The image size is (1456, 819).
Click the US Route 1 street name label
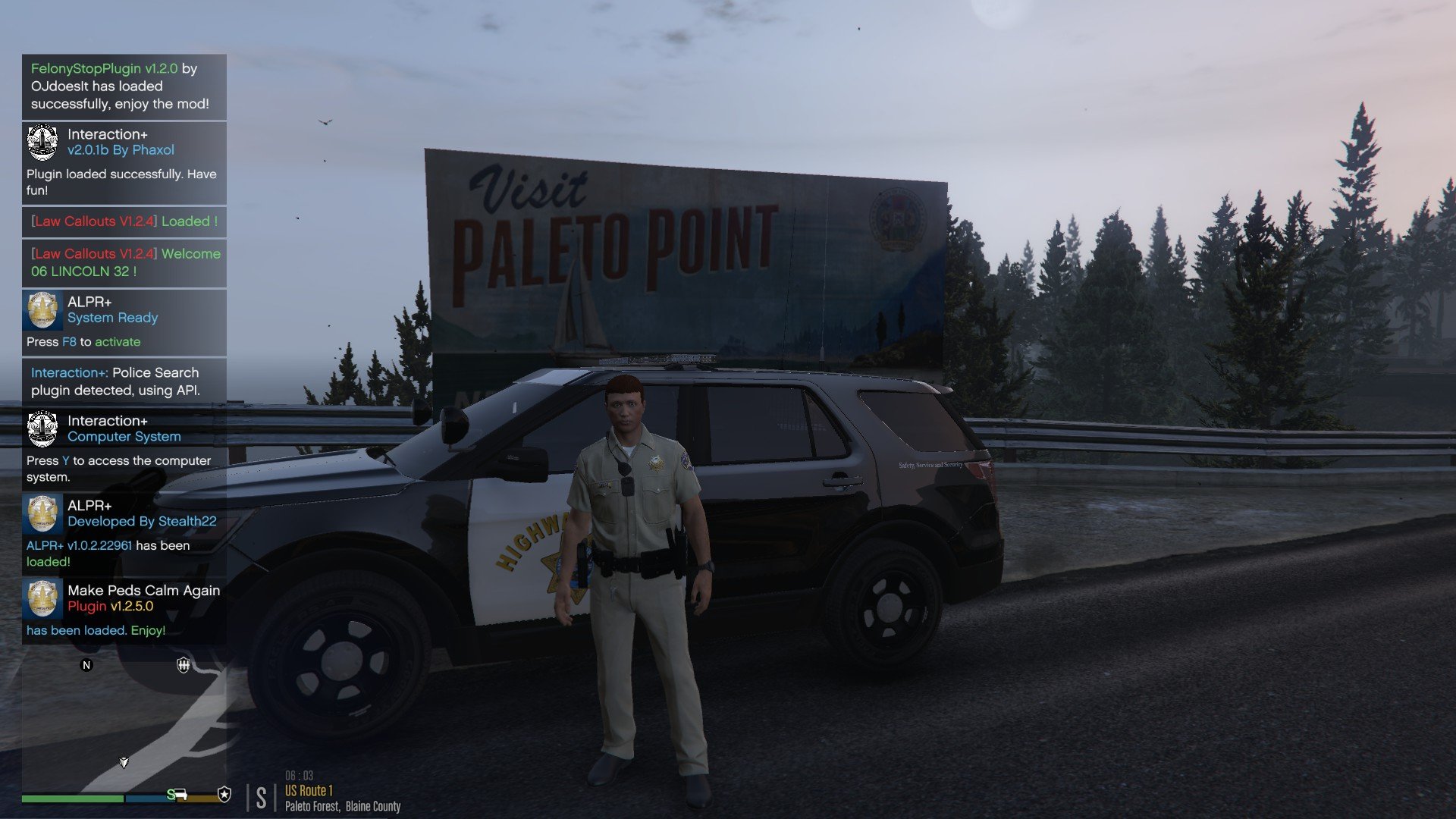(309, 790)
